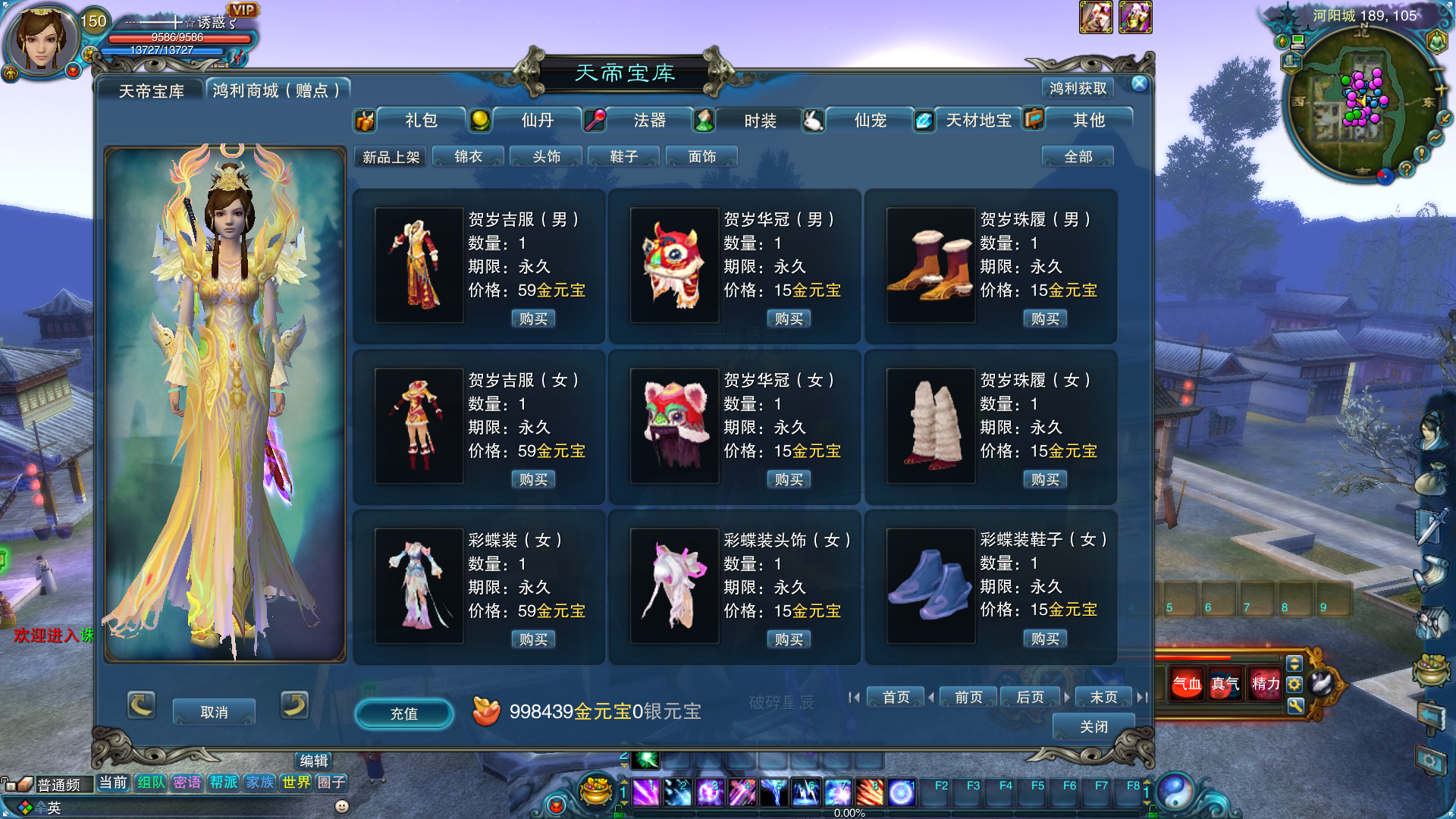The height and width of the screenshot is (819, 1456).
Task: Show the 仙宠 category
Action: click(870, 121)
